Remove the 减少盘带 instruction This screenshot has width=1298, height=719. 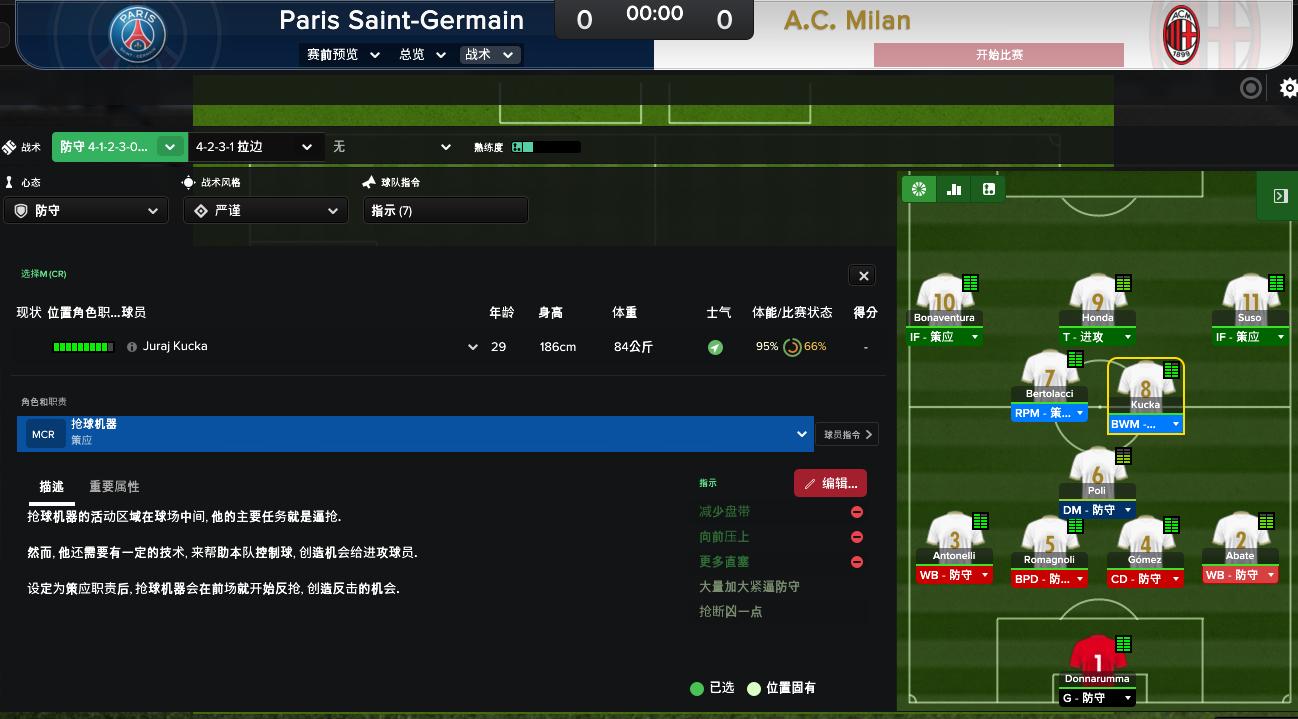[x=857, y=512]
